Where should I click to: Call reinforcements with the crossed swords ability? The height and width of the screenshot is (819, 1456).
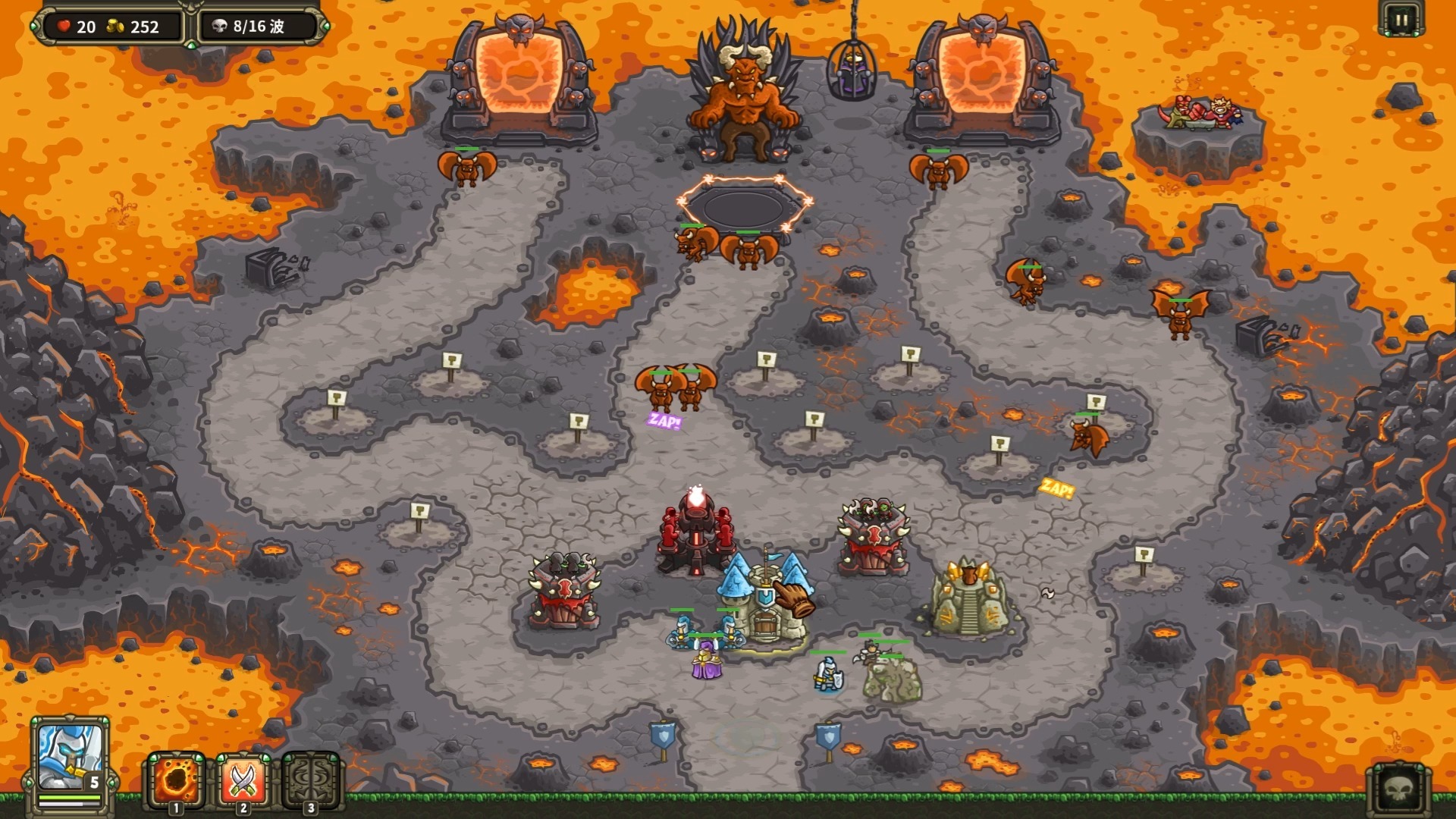[243, 779]
